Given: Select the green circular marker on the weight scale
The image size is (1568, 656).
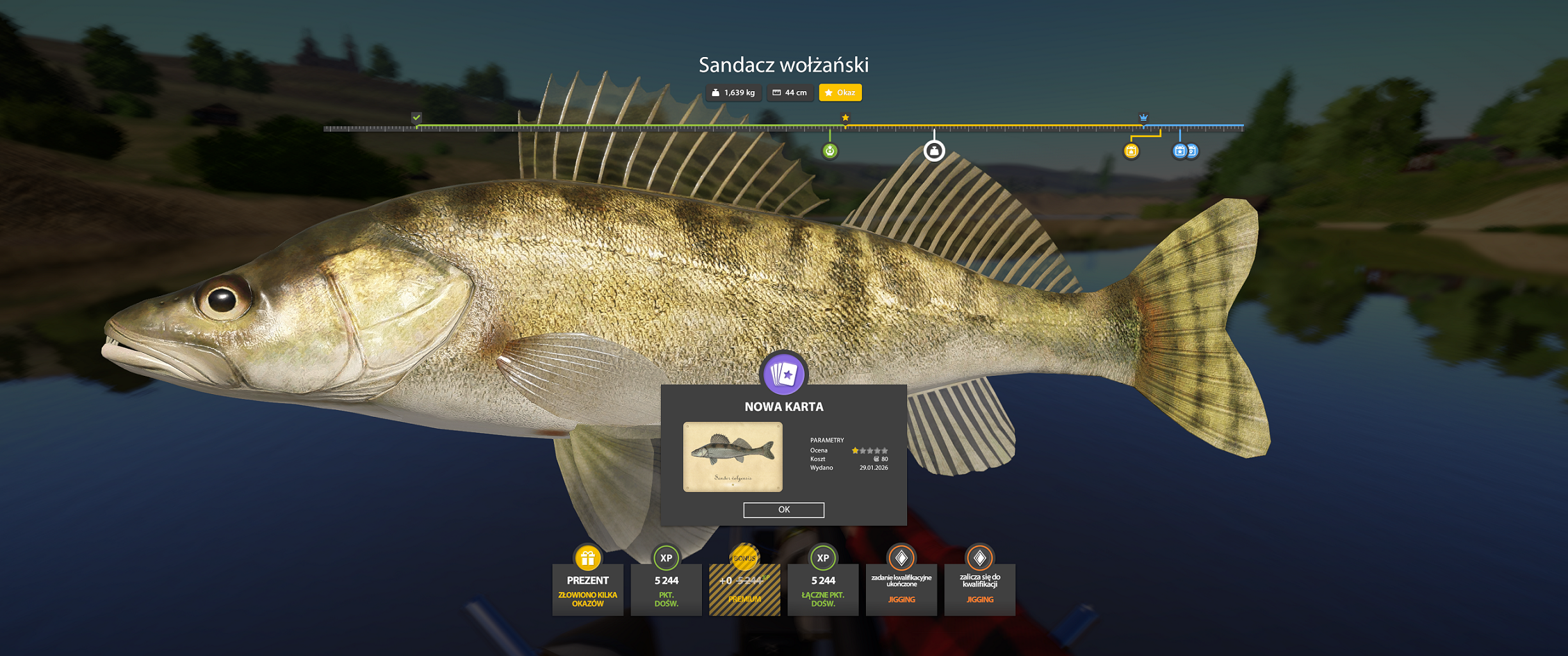Looking at the screenshot, I should 830,151.
